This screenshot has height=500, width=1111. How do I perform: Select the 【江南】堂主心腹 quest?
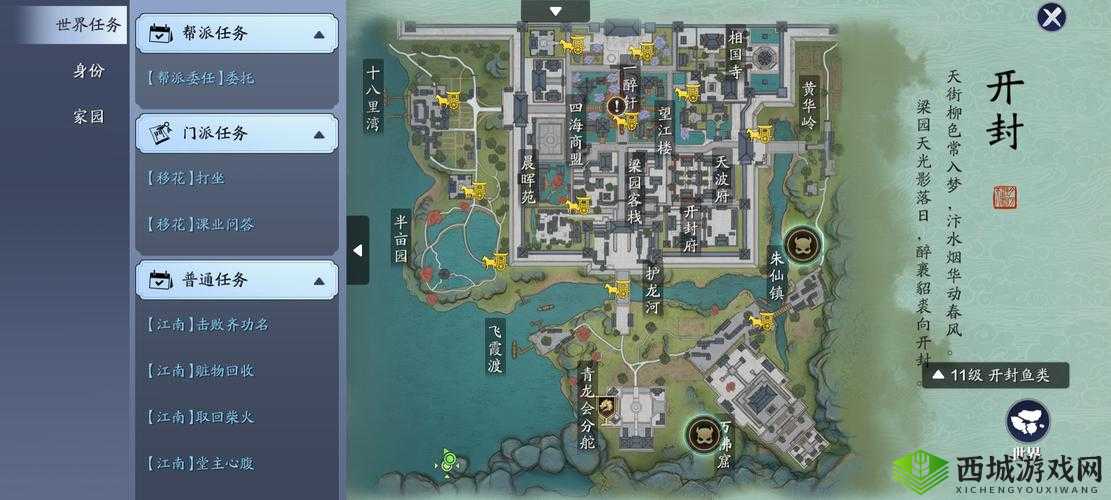200,463
